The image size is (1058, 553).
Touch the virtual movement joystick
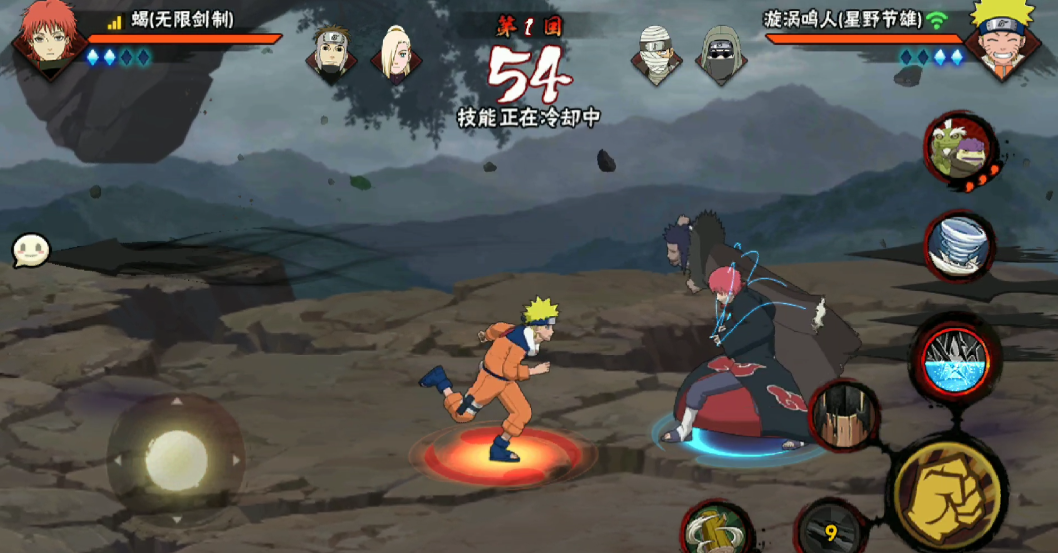pos(176,460)
